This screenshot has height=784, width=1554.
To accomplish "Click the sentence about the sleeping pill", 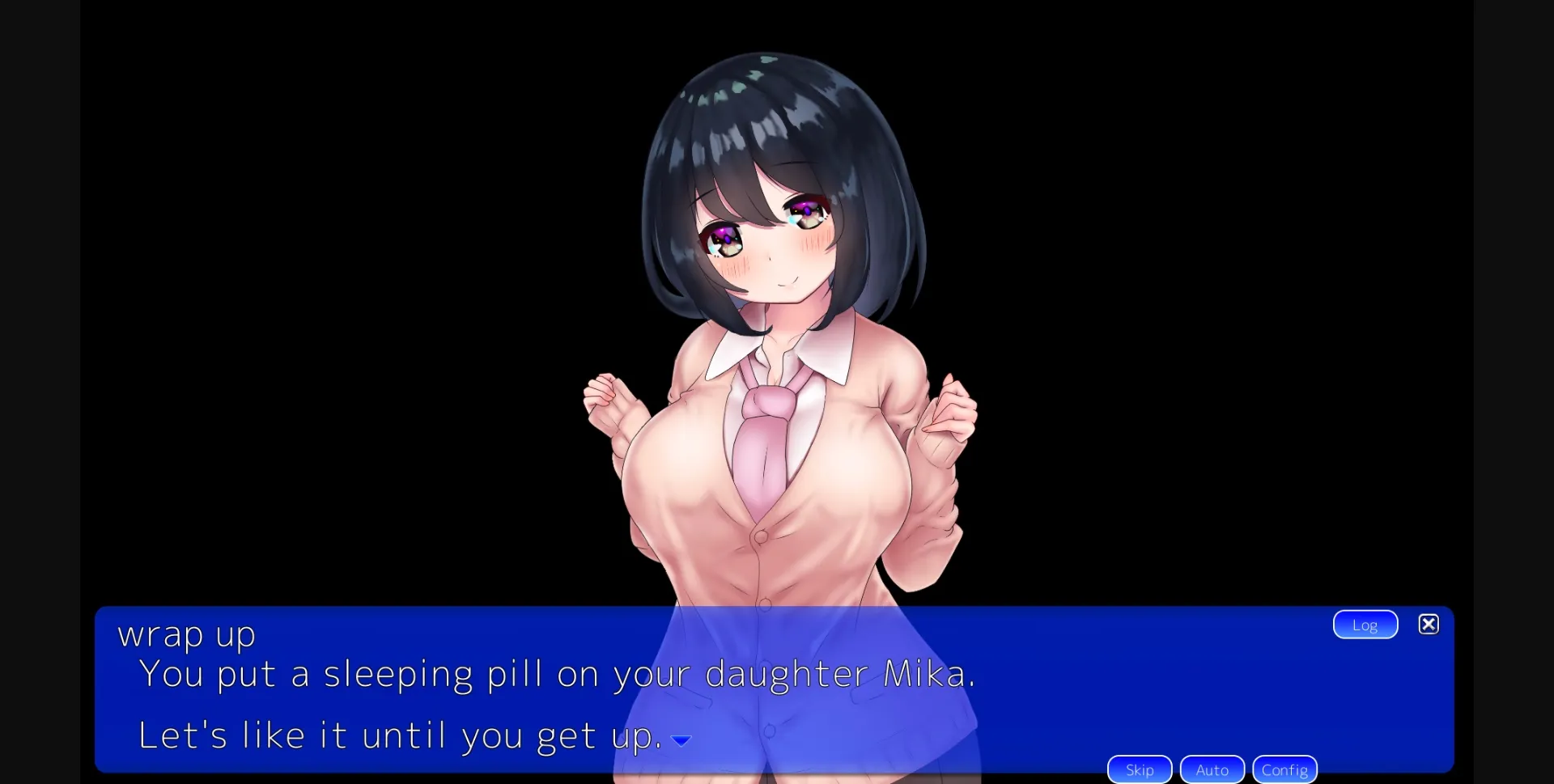I will pos(558,674).
